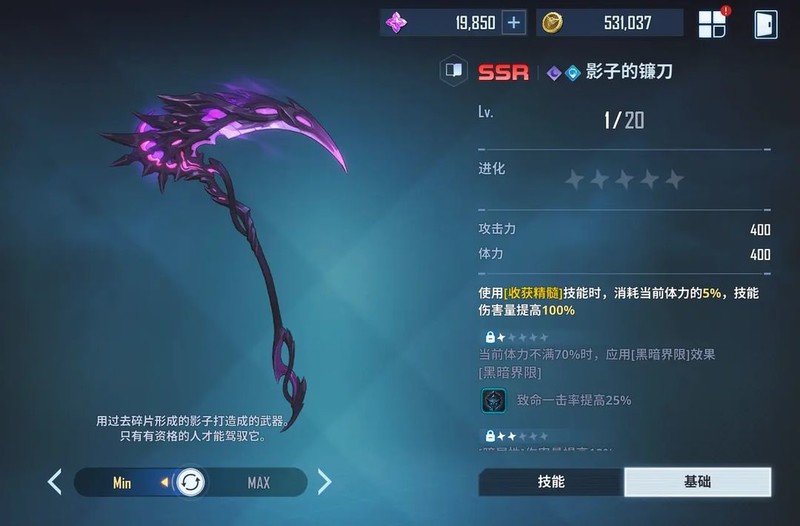Viewport: 800px width, 526px height.
Task: Toggle the Min/MAX stat switch
Action: [189, 483]
